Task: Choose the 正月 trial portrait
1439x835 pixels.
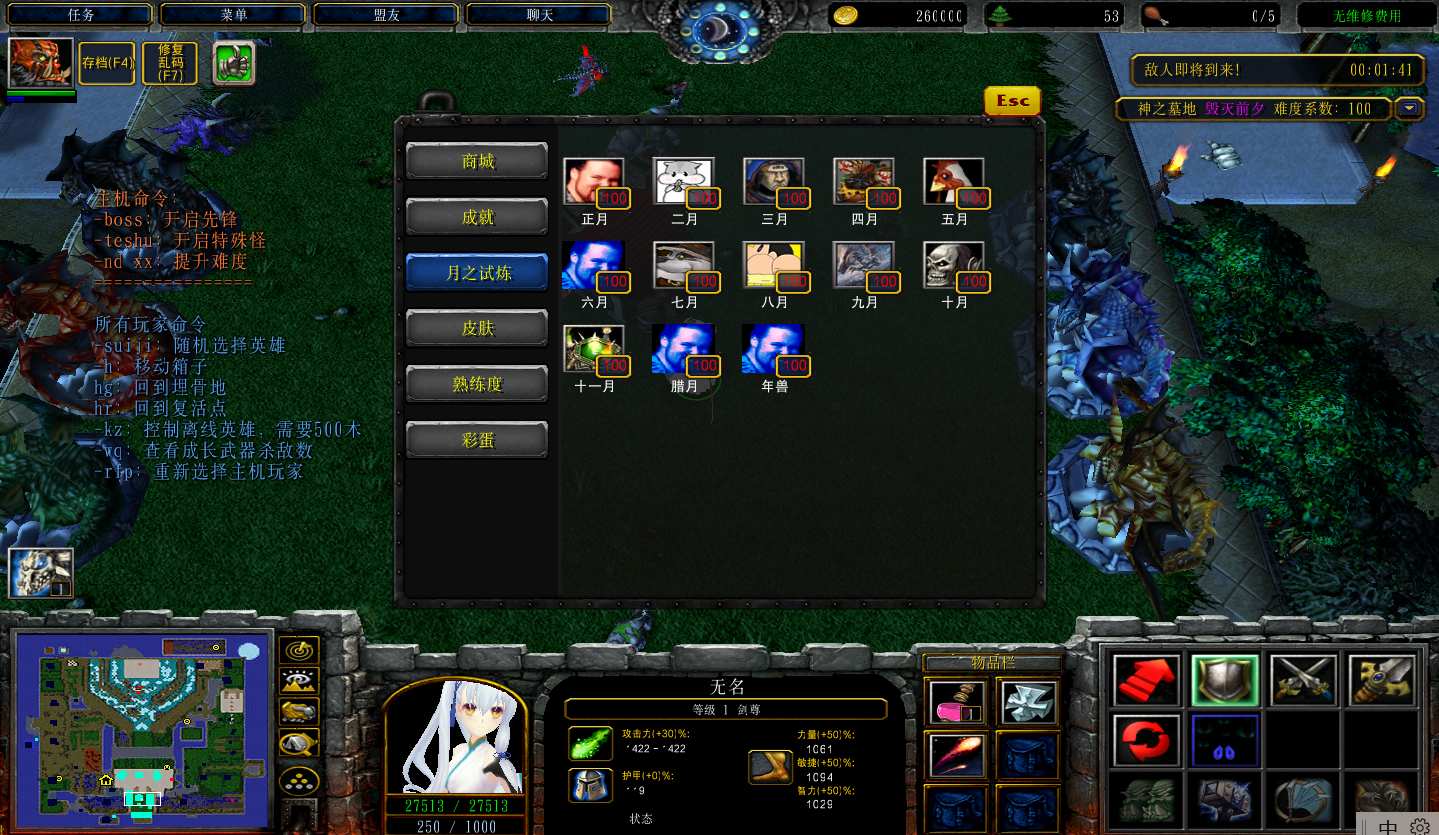Action: point(593,182)
